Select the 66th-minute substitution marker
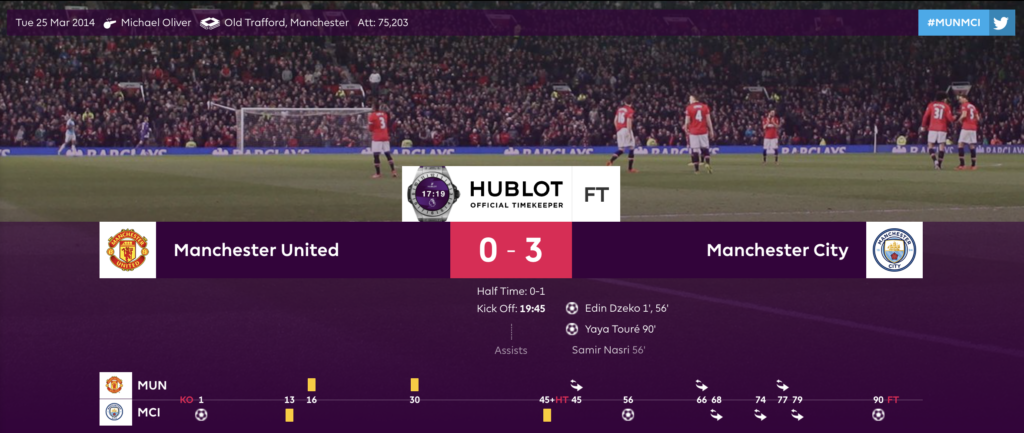 702,385
